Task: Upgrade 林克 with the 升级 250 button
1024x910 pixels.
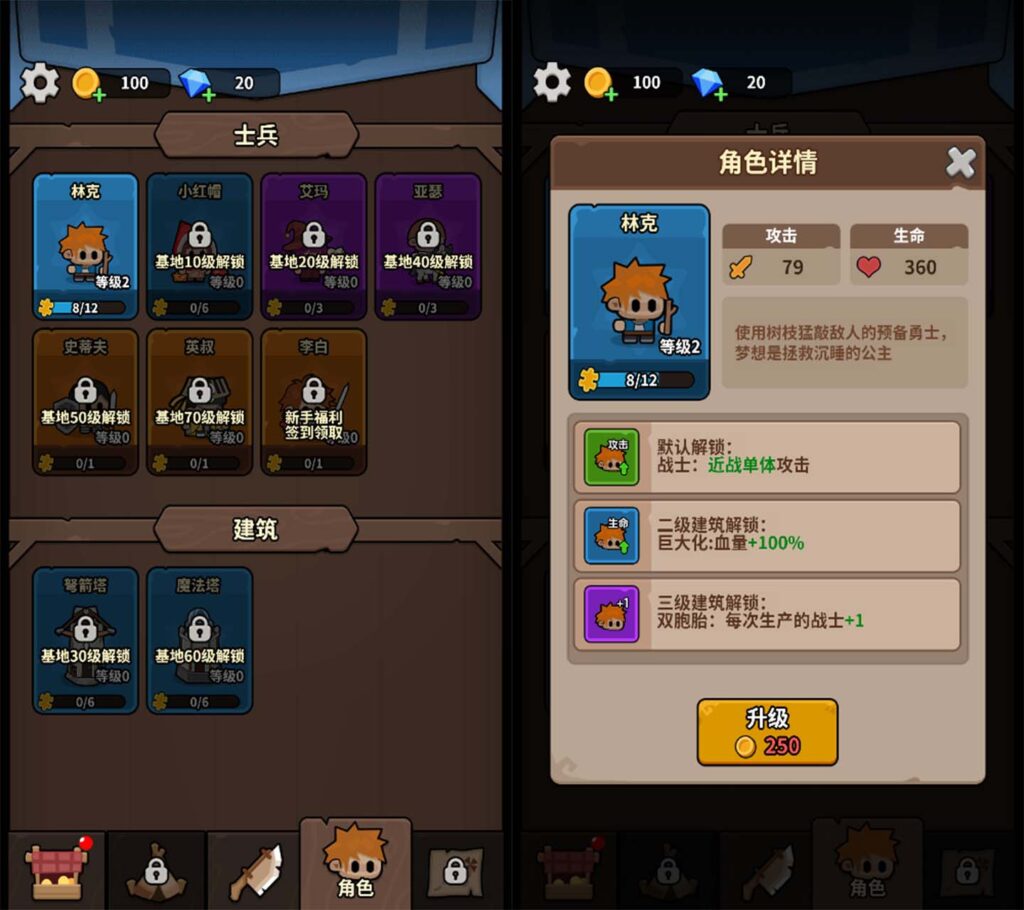Action: pyautogui.click(x=767, y=732)
